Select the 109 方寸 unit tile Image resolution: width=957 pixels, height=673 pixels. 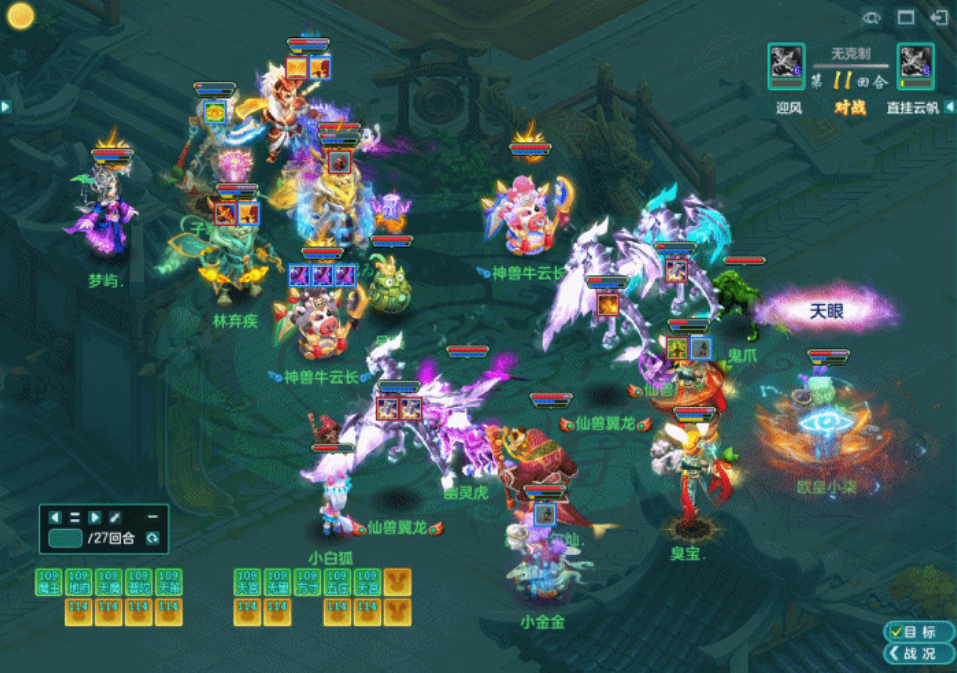point(307,582)
